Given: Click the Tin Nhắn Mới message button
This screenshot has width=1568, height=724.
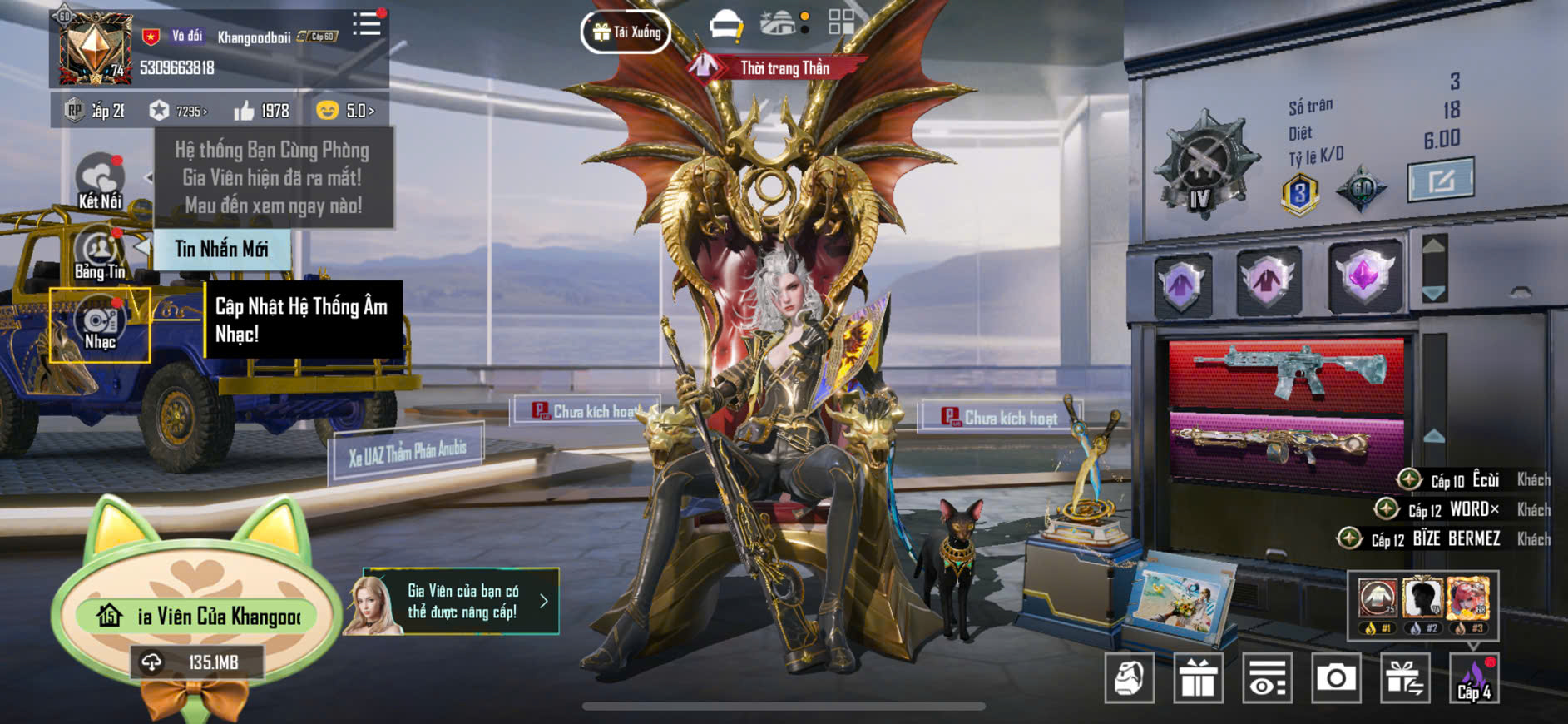Looking at the screenshot, I should [x=221, y=249].
